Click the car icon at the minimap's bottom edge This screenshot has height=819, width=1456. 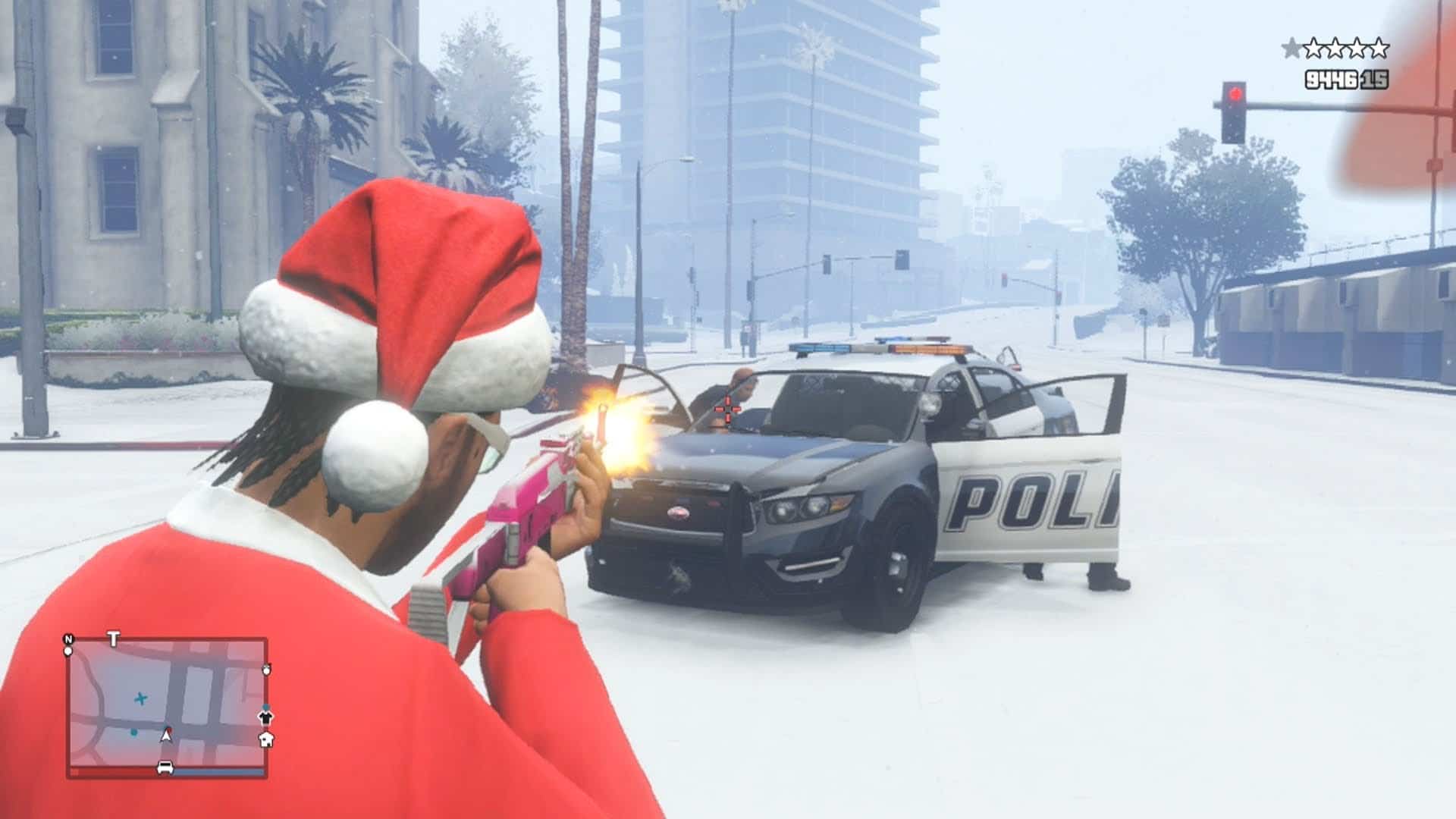[165, 767]
